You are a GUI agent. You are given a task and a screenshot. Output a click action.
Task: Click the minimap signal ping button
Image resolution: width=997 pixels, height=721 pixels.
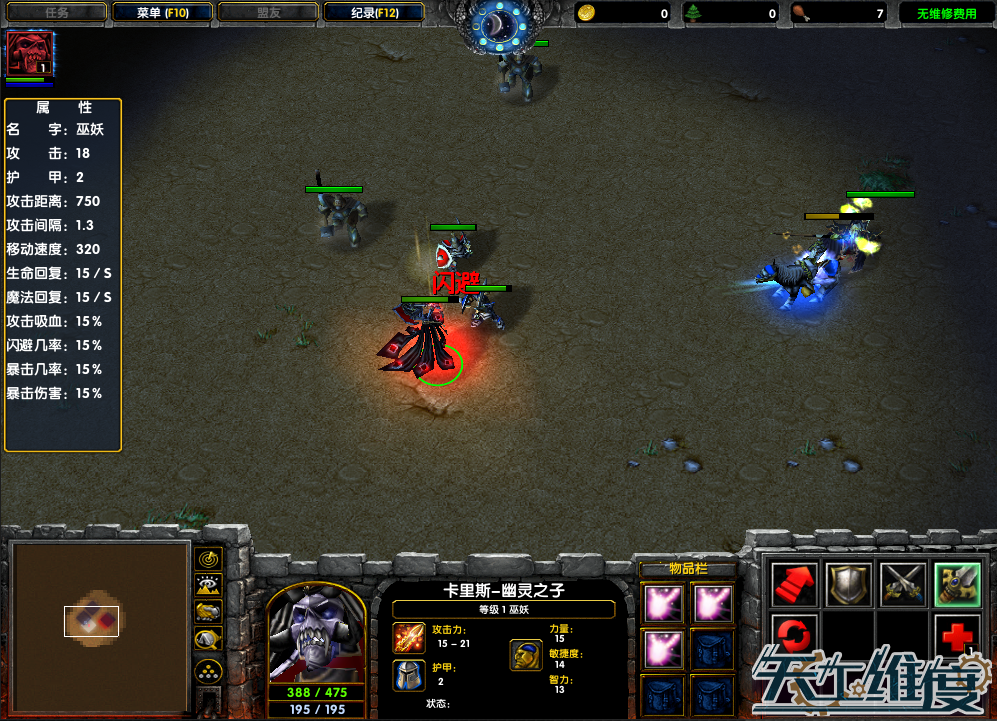click(x=209, y=559)
